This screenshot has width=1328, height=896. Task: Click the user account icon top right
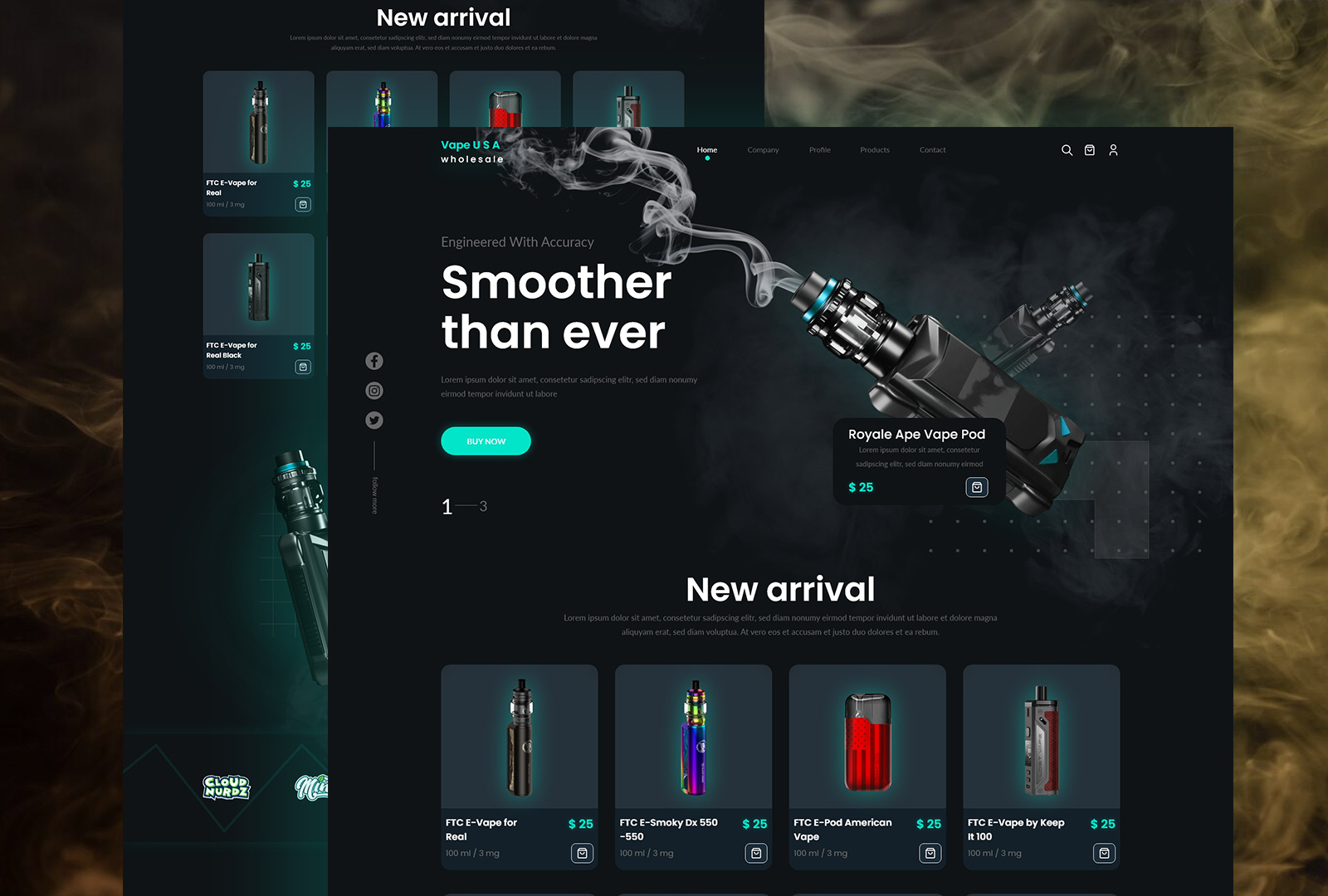1114,150
